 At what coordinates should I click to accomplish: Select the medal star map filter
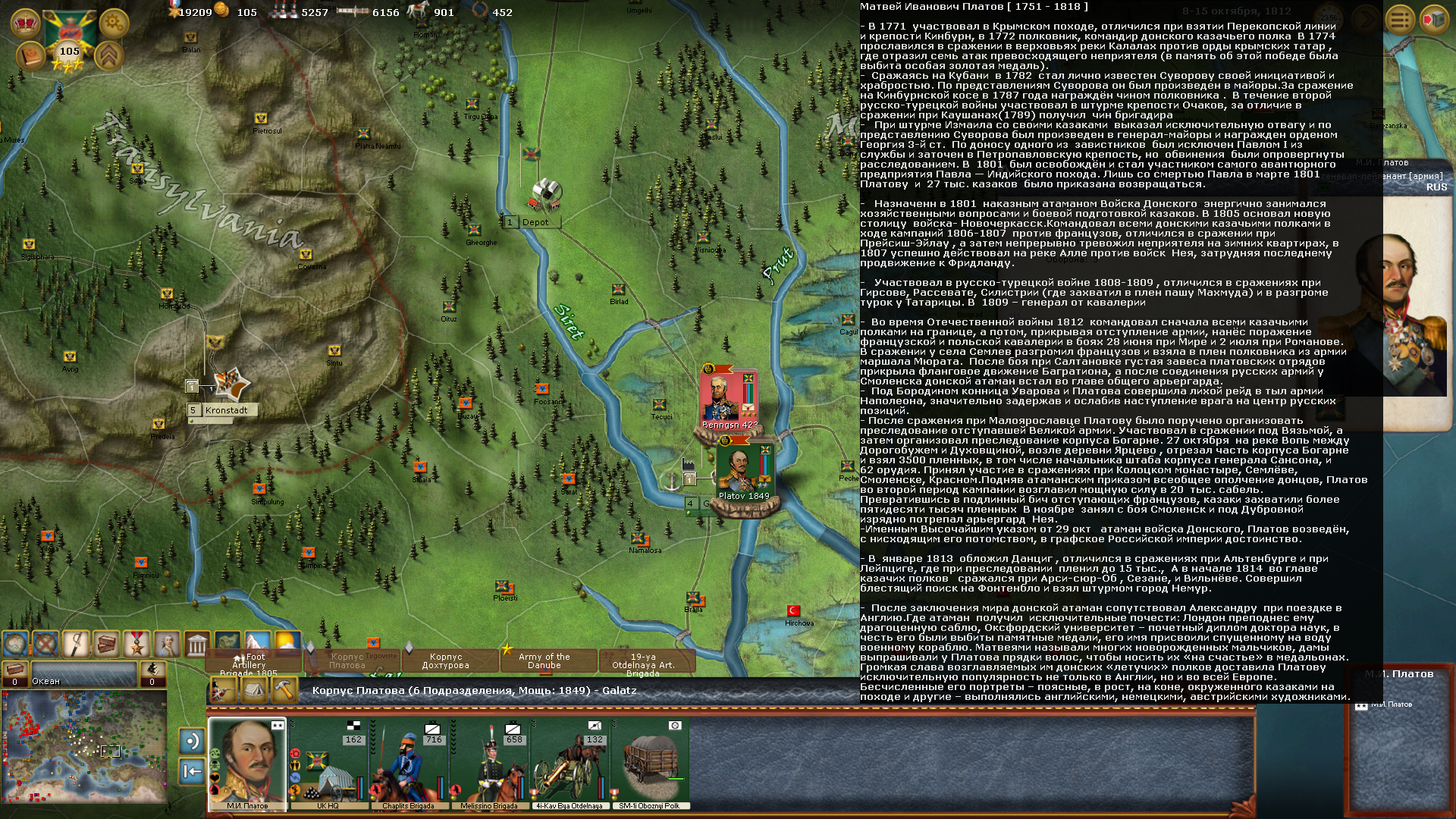coord(136,645)
